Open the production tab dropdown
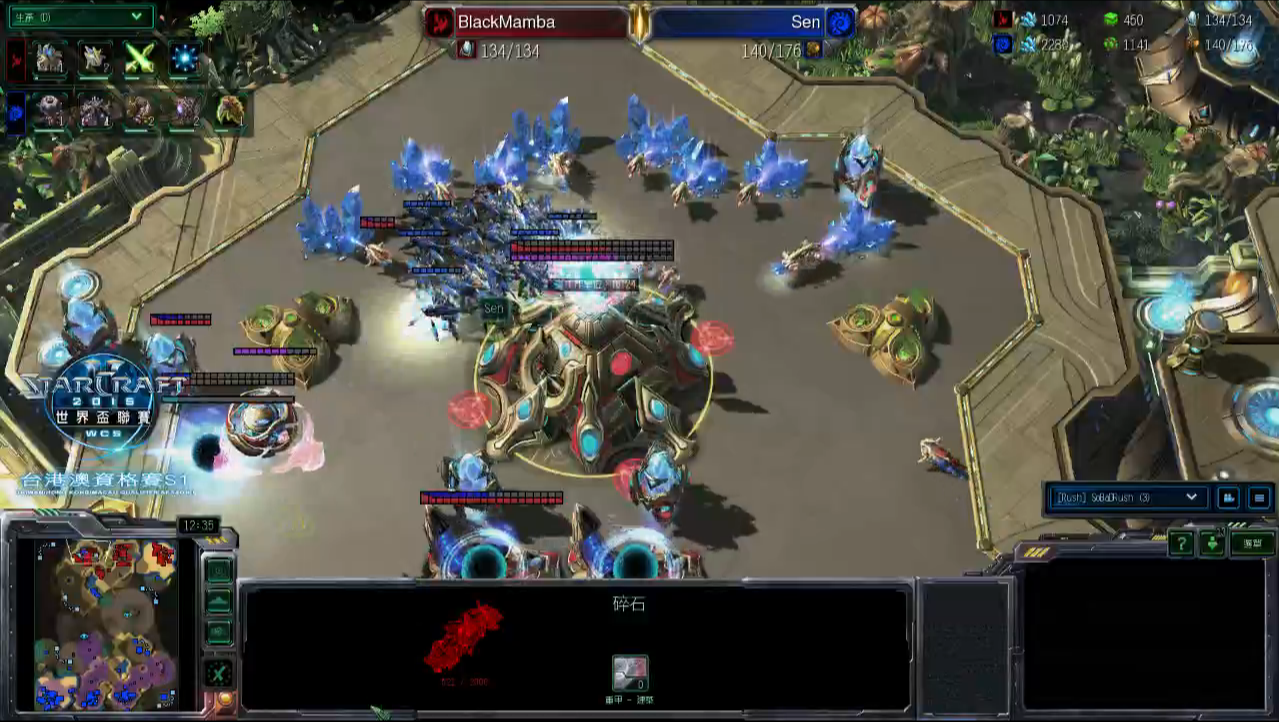The height and width of the screenshot is (722, 1279). [x=81, y=17]
